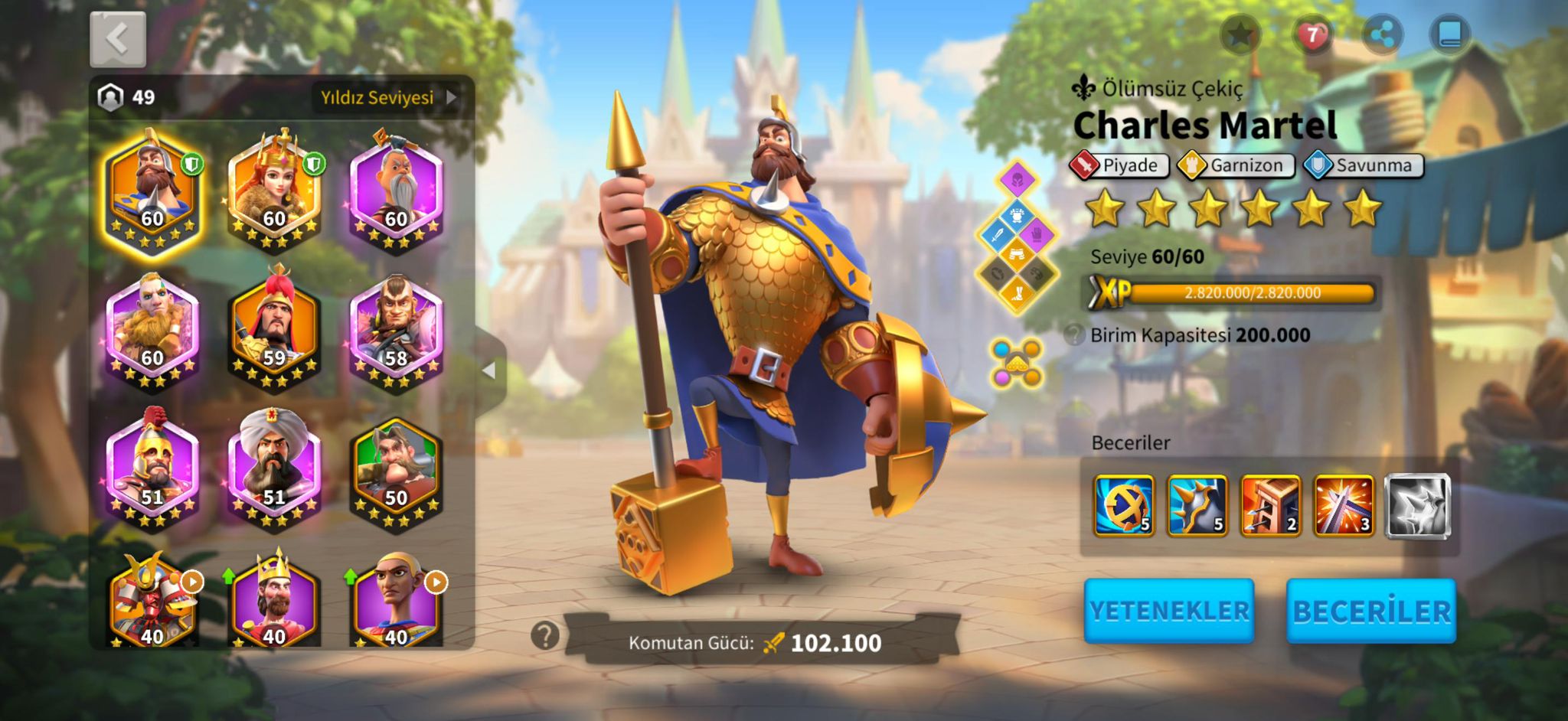Open the Komutan Gücü help question mark
This screenshot has height=721, width=1568.
click(545, 635)
